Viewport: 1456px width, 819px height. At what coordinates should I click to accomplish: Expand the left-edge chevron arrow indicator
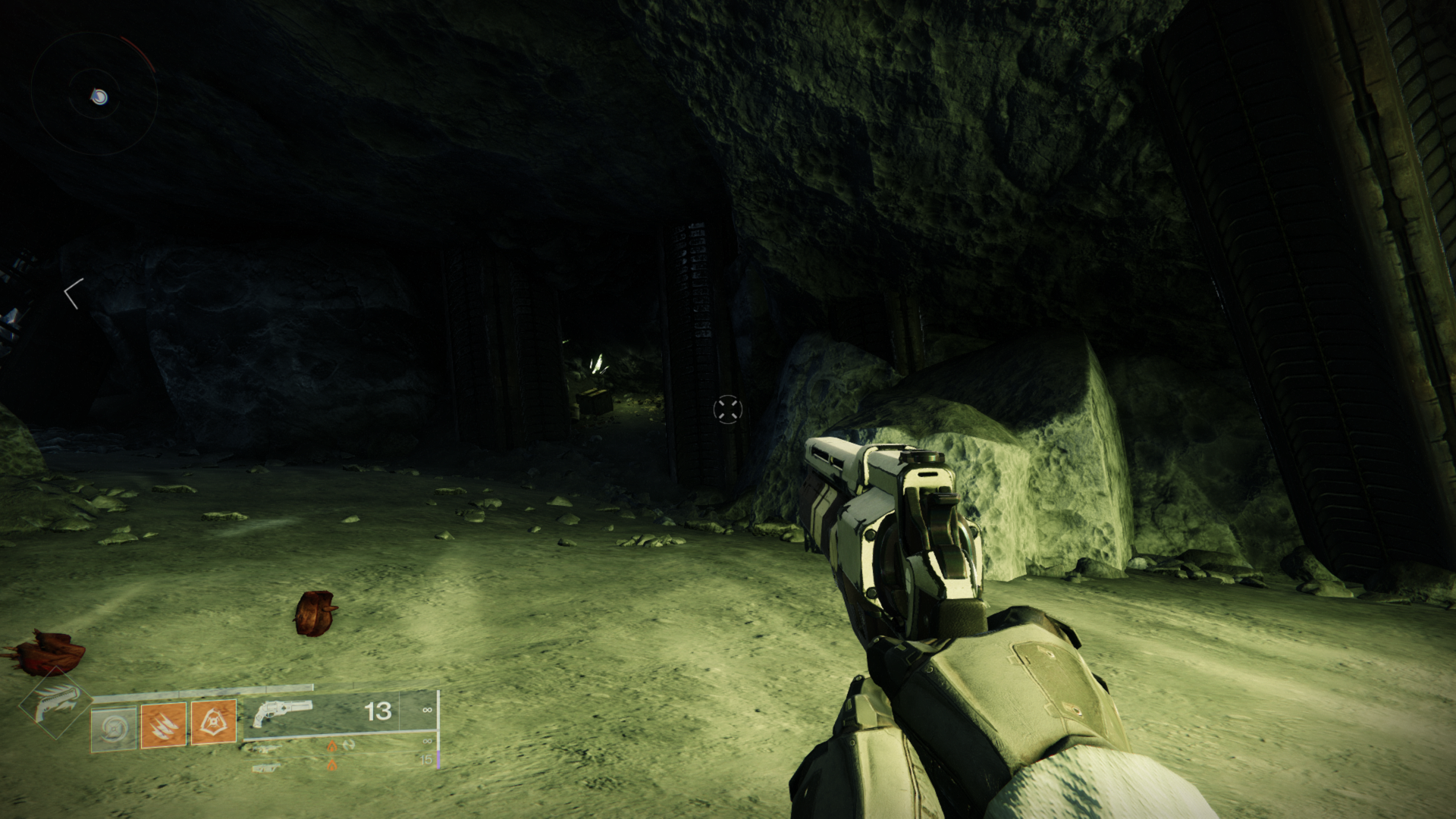point(72,296)
